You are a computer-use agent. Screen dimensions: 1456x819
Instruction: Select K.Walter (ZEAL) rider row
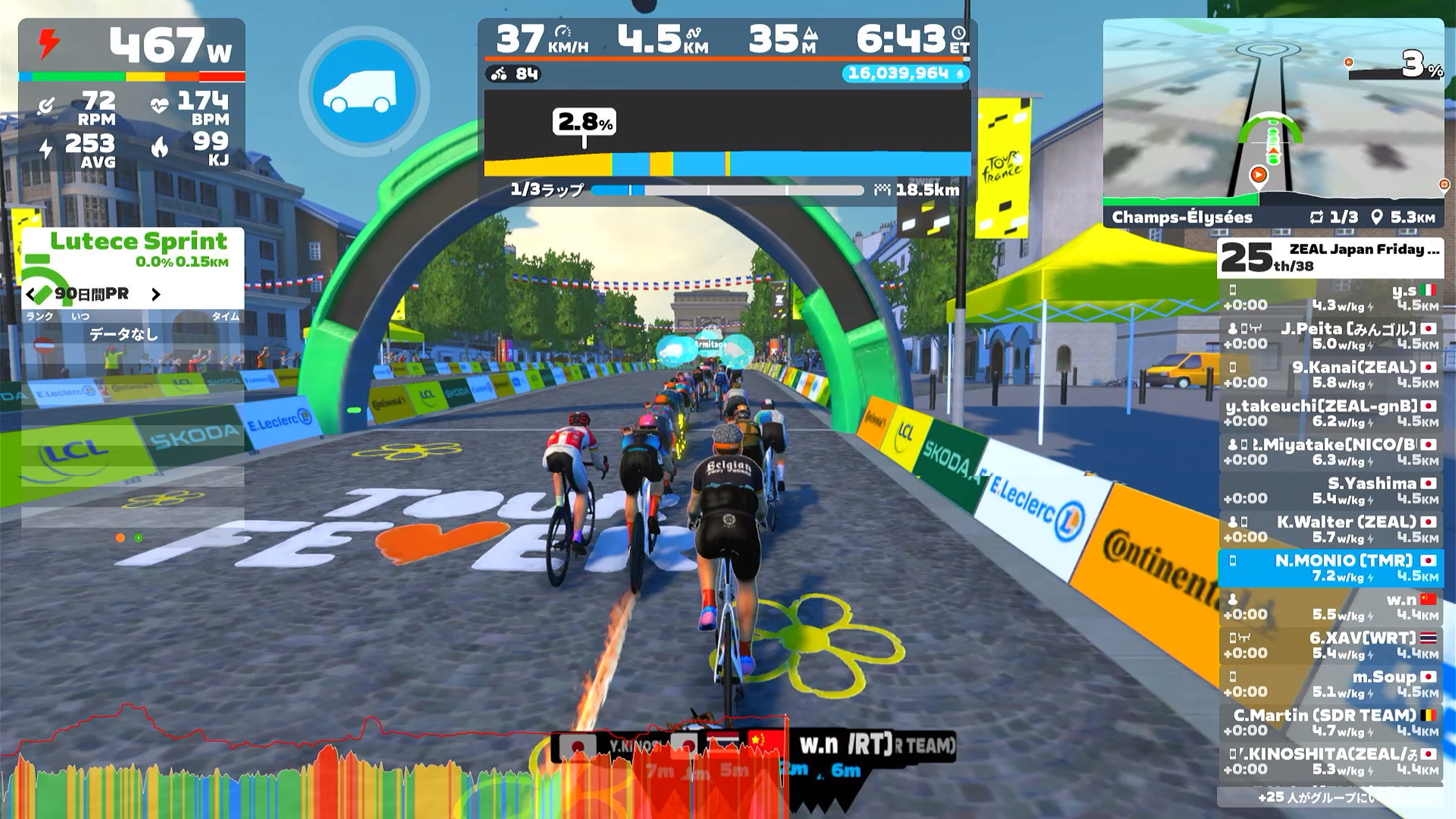1330,529
